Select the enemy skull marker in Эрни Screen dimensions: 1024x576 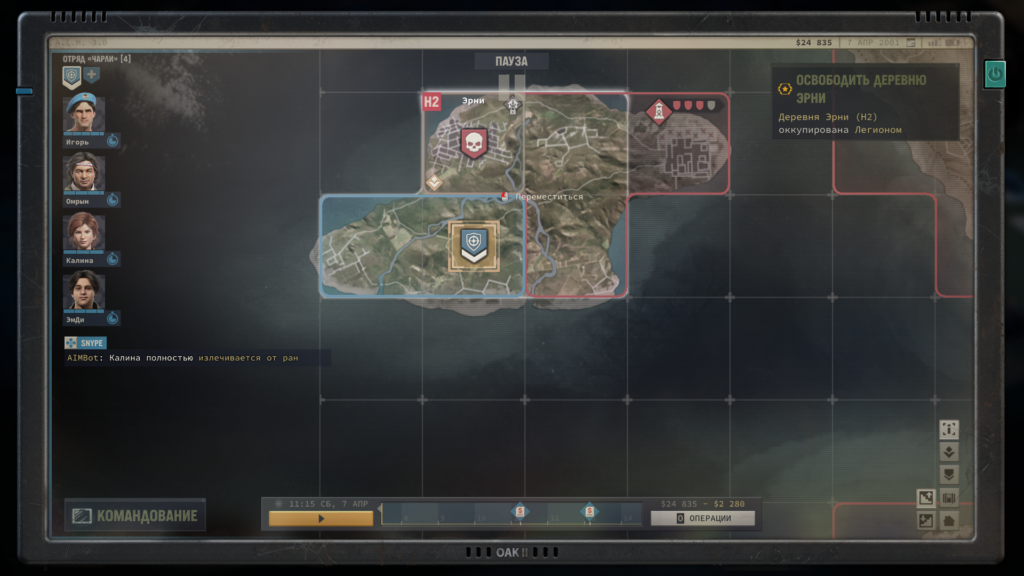[472, 143]
